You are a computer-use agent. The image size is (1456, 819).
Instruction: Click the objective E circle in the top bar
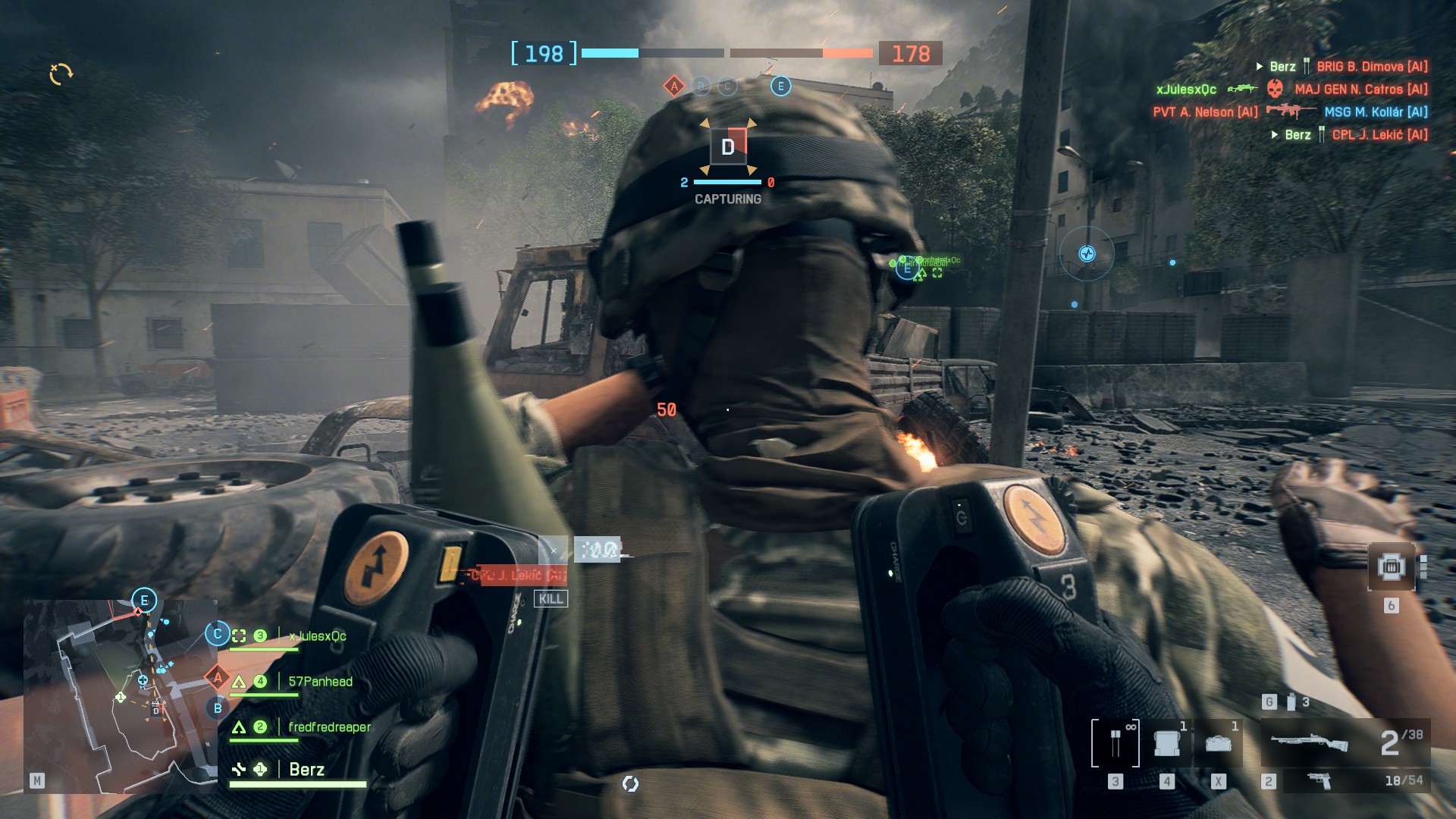780,86
